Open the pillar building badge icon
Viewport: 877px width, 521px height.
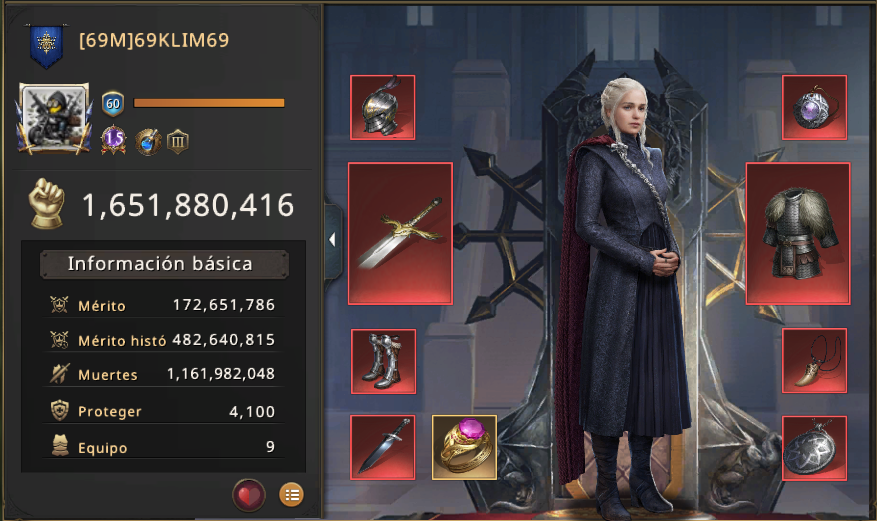178,141
